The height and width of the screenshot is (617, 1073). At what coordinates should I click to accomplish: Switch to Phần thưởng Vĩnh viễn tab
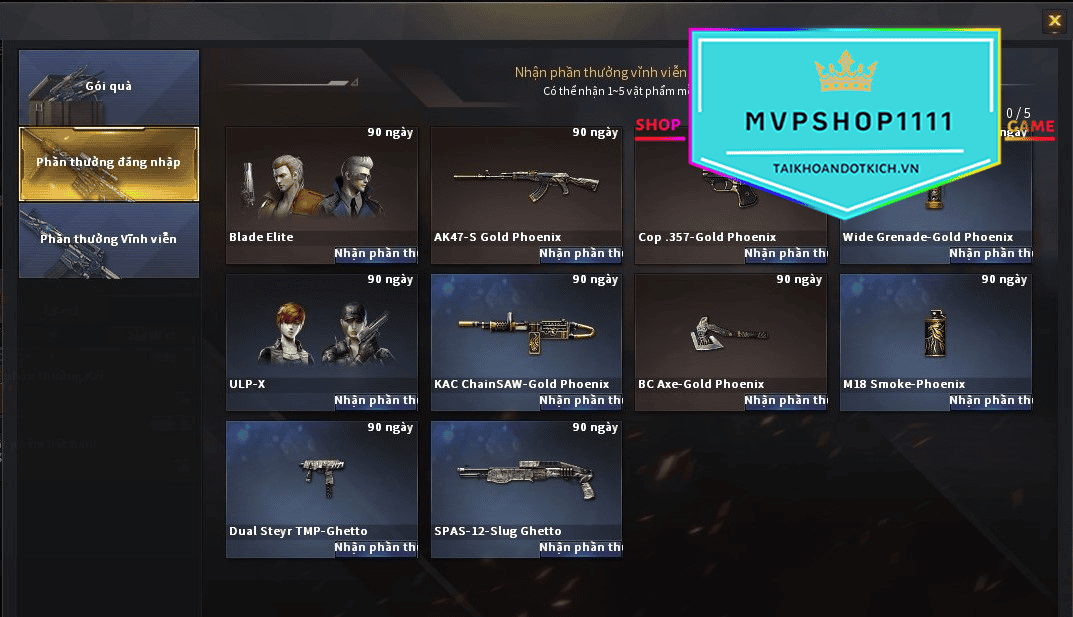pos(109,240)
